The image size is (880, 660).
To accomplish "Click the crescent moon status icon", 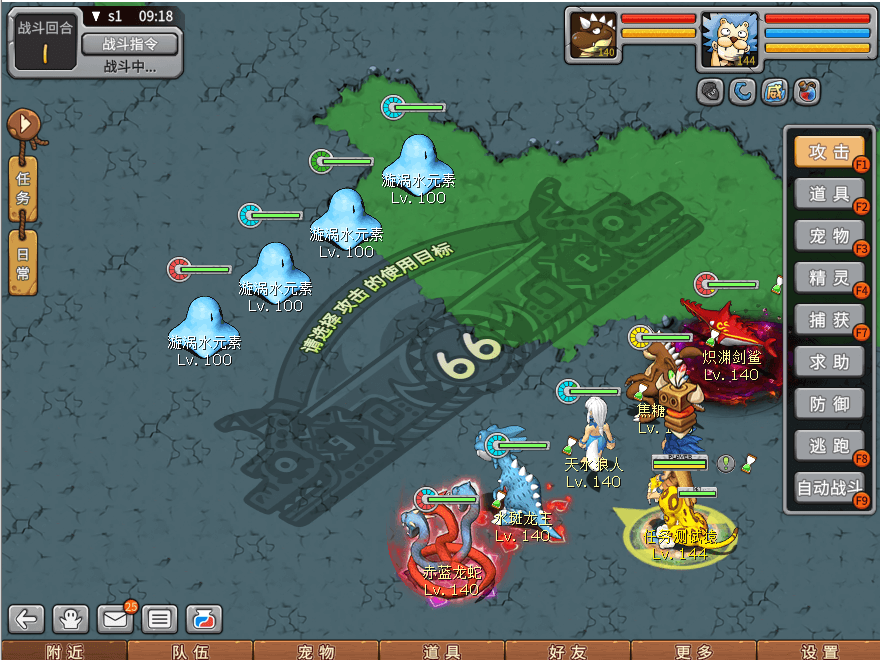I will coord(741,92).
